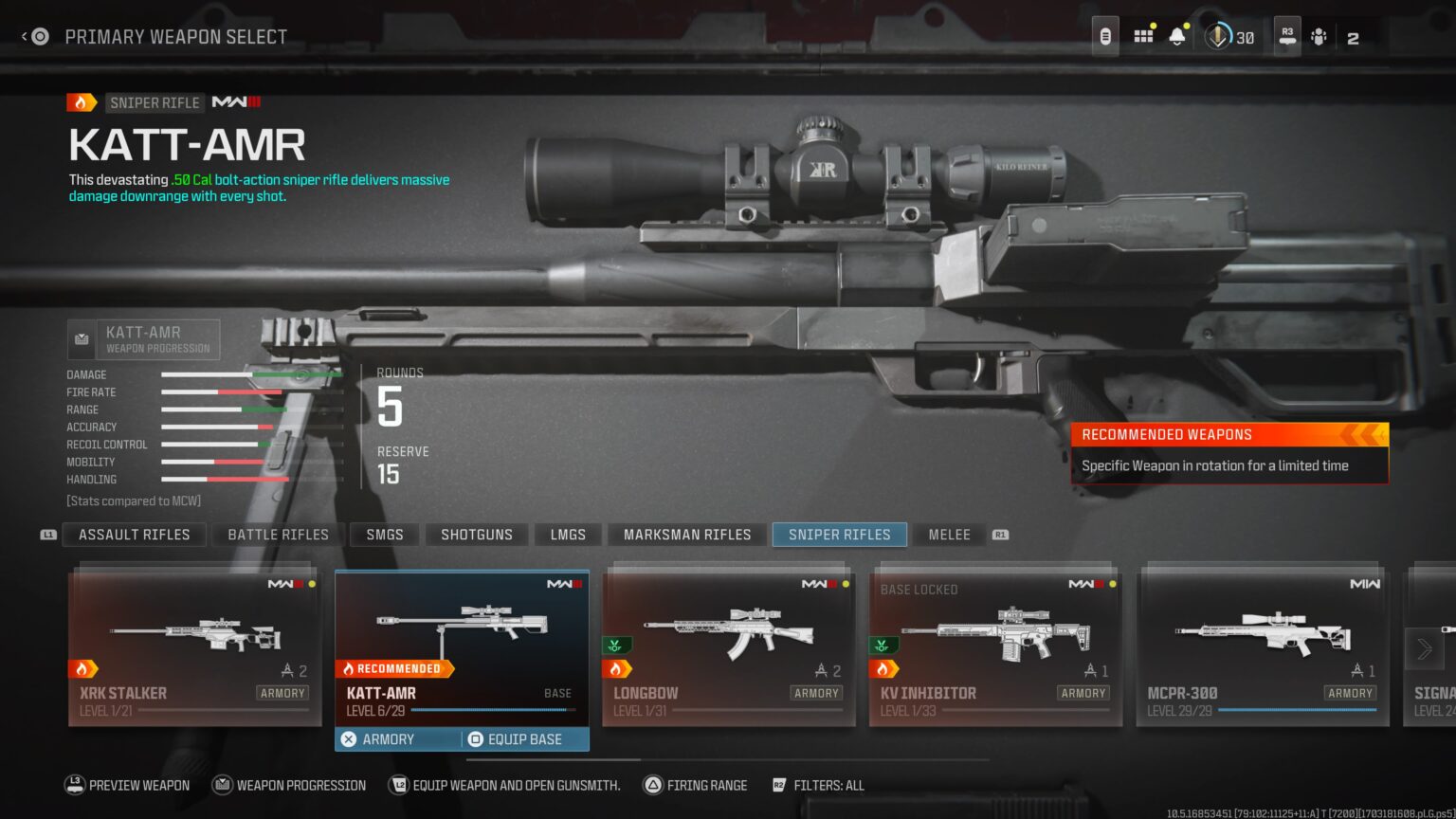This screenshot has height=819, width=1456.
Task: Click the right arrow chevron past MCPR-300
Action: coord(1424,647)
